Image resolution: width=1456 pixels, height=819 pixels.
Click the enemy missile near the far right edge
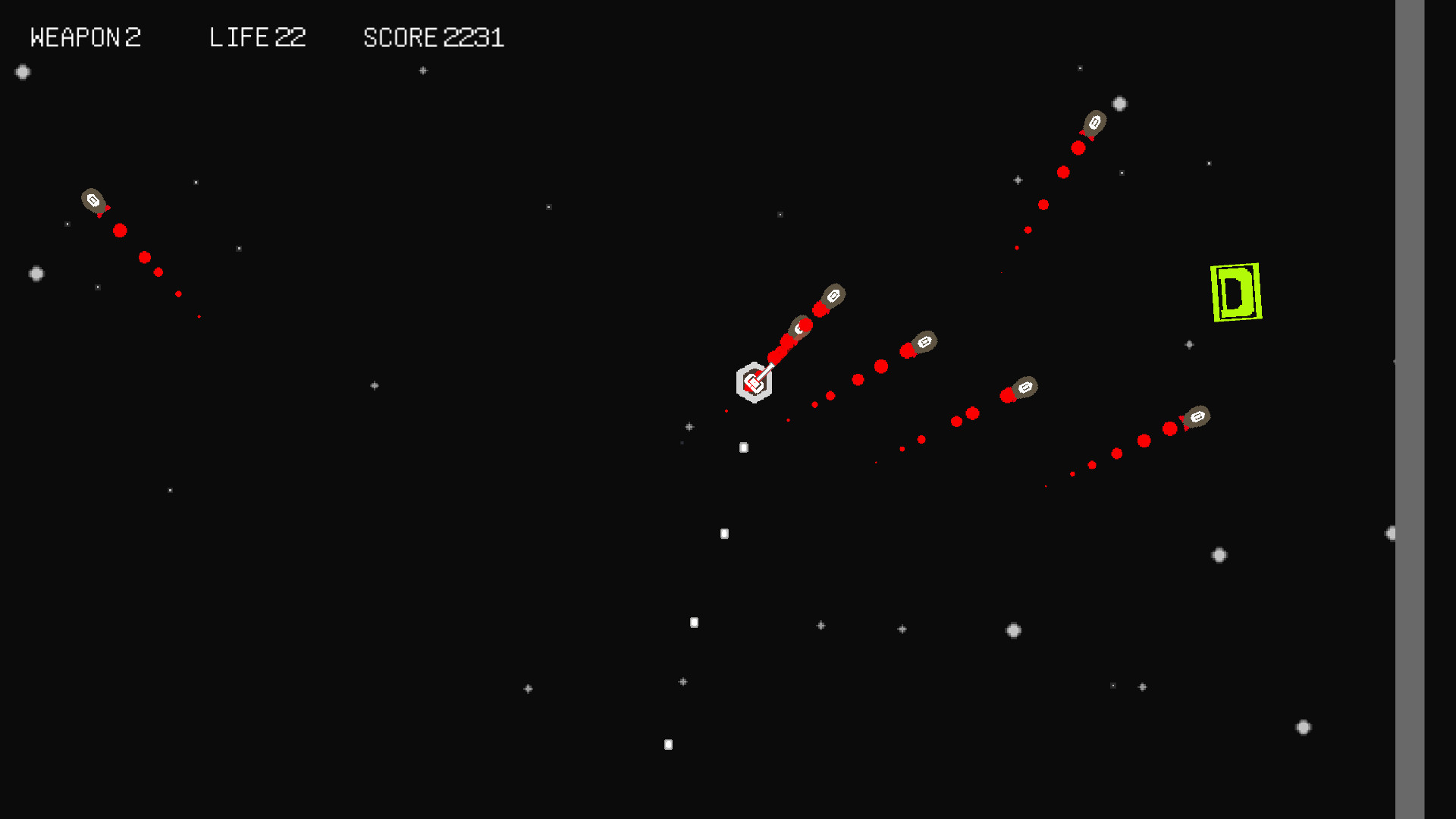point(1197,416)
